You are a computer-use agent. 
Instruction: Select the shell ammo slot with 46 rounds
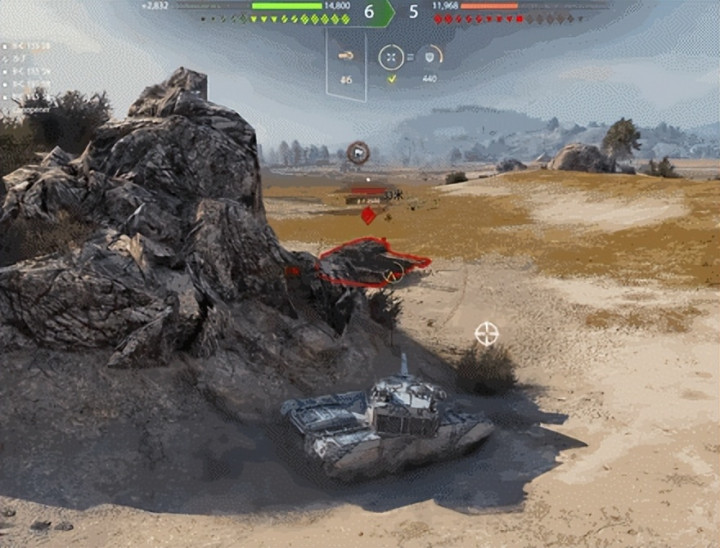point(346,56)
